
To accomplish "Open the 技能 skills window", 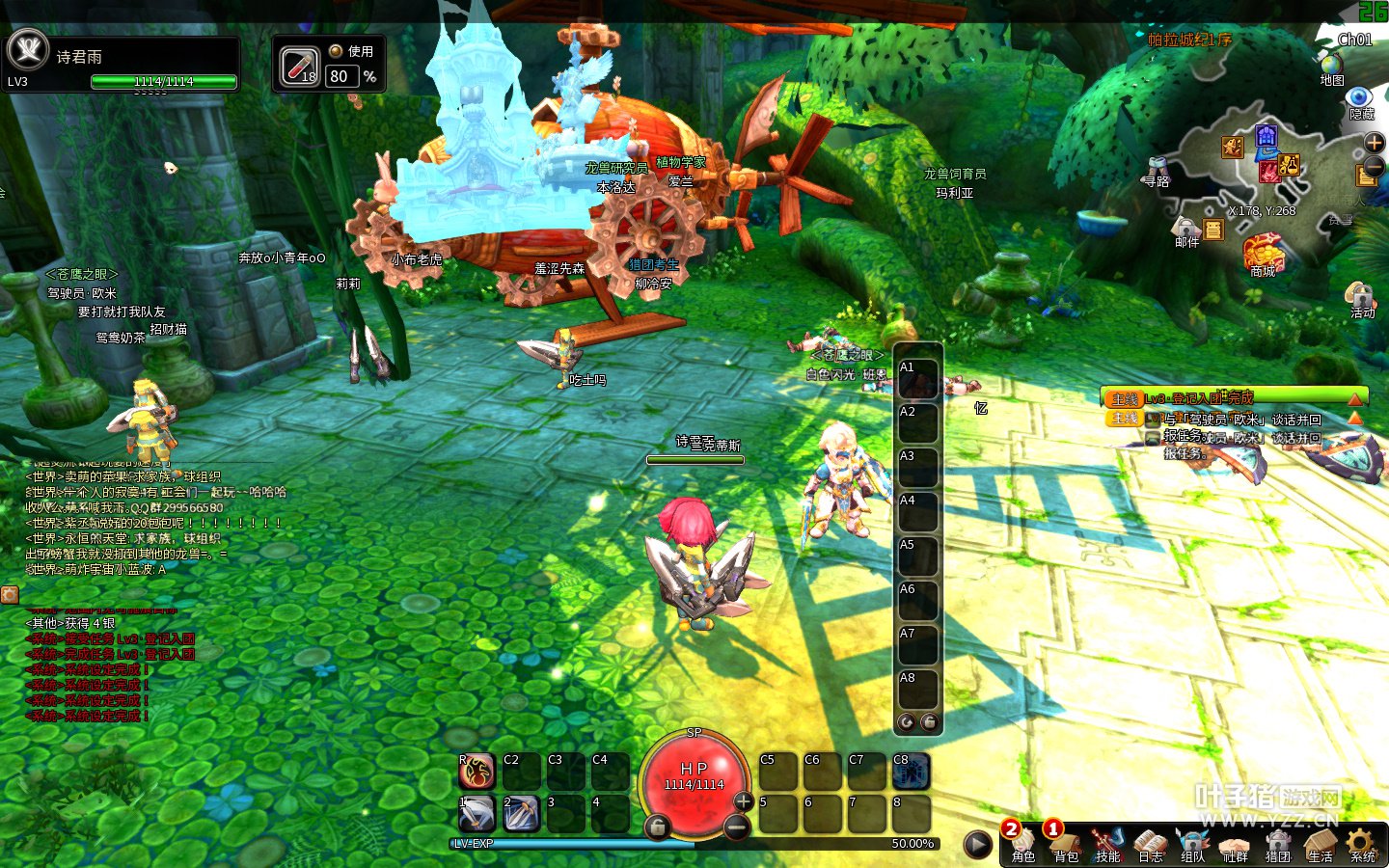I will click(1107, 842).
